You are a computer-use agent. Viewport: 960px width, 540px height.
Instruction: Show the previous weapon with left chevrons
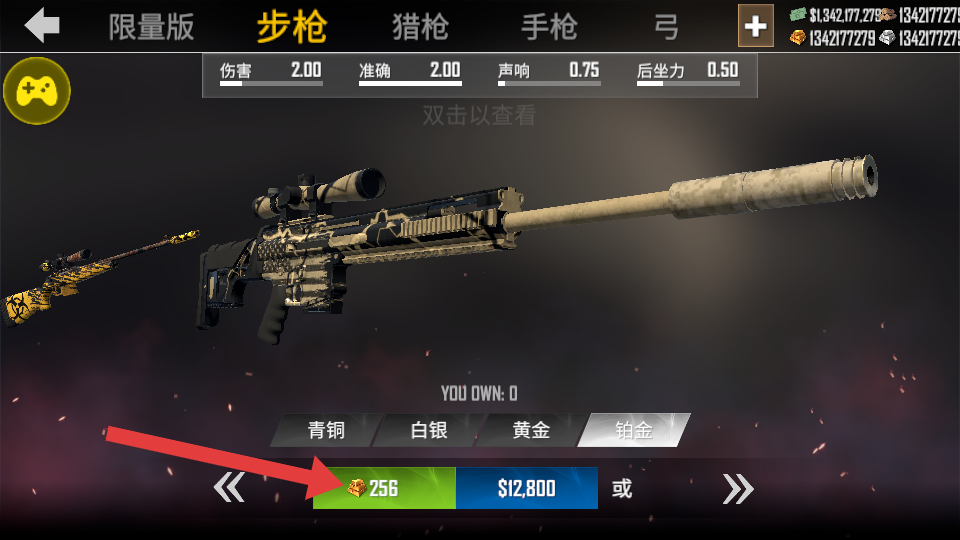tap(229, 489)
